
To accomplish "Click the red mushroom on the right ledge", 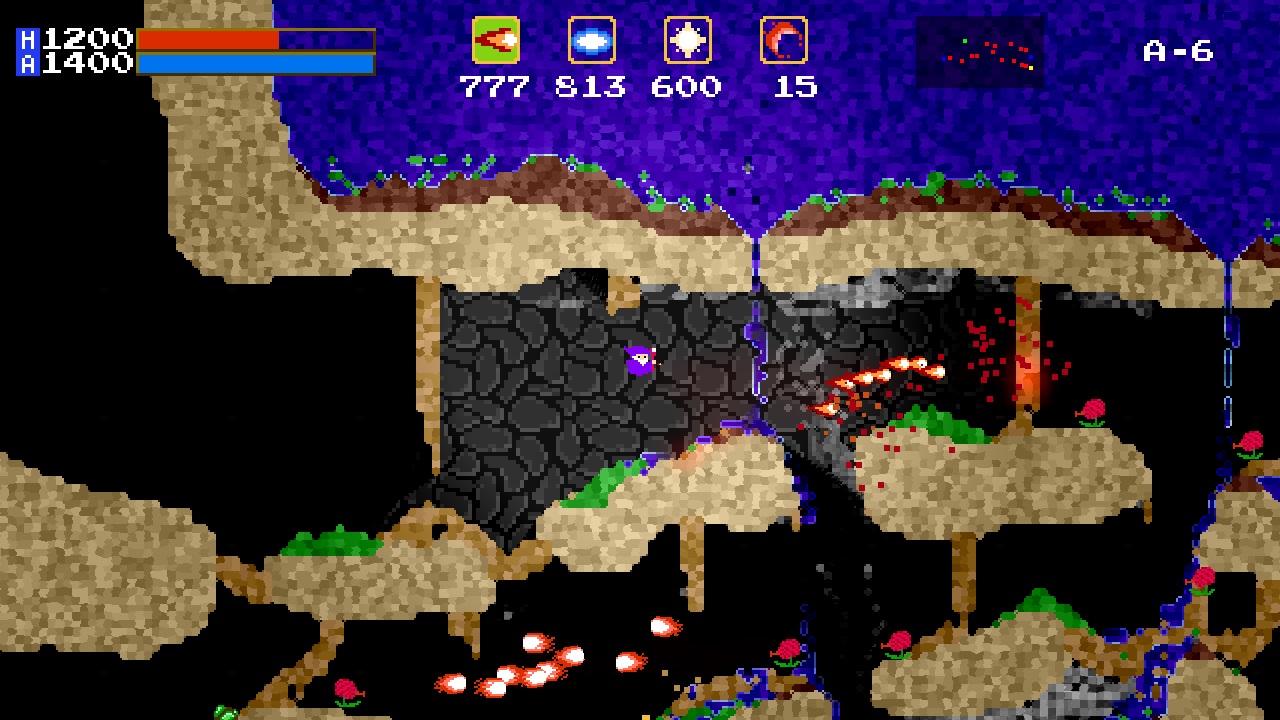I will tap(1092, 412).
